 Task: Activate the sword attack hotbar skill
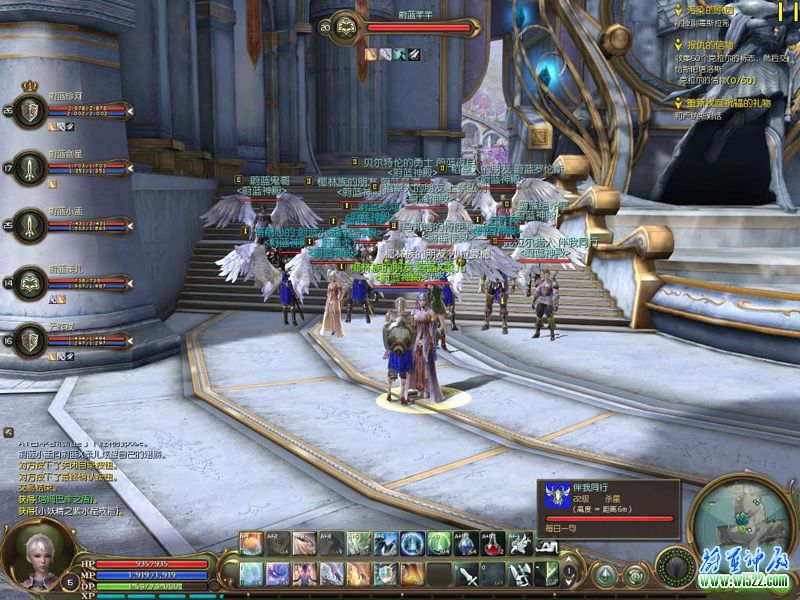(466, 575)
